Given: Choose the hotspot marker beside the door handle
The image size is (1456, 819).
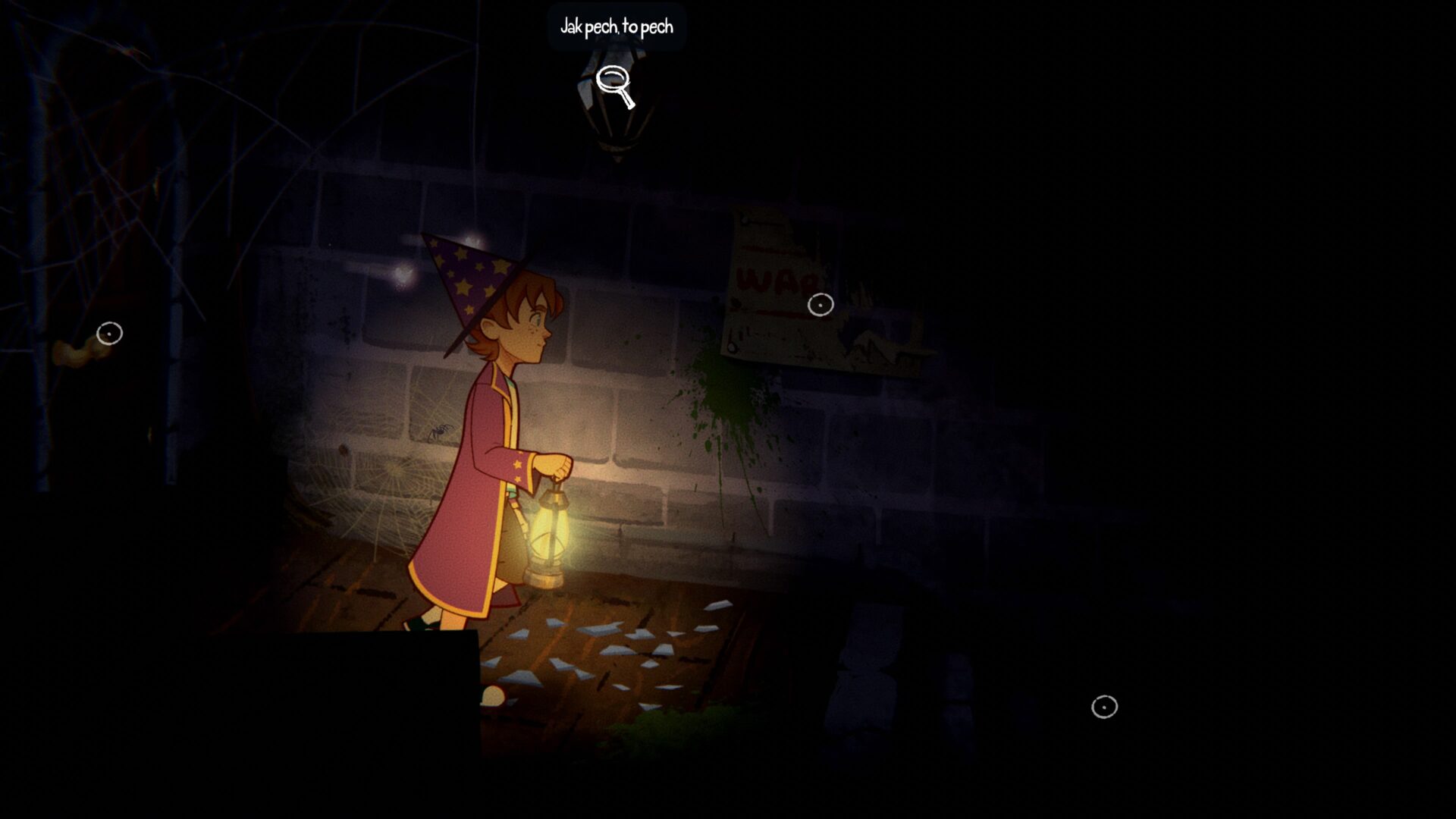Looking at the screenshot, I should click(109, 334).
